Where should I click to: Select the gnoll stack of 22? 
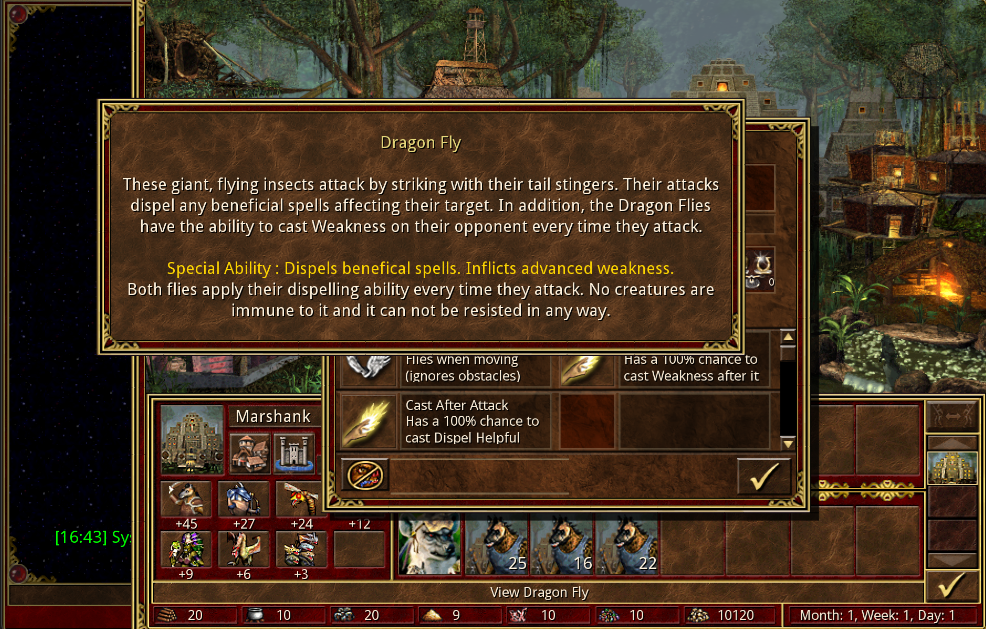[626, 546]
